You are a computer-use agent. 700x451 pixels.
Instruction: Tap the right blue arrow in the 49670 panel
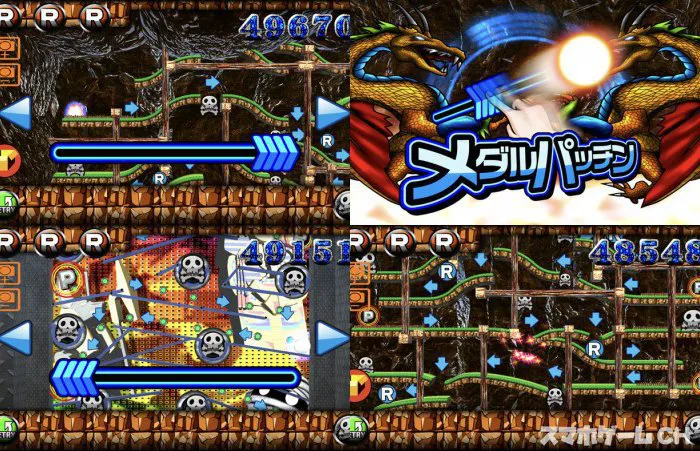pyautogui.click(x=333, y=113)
